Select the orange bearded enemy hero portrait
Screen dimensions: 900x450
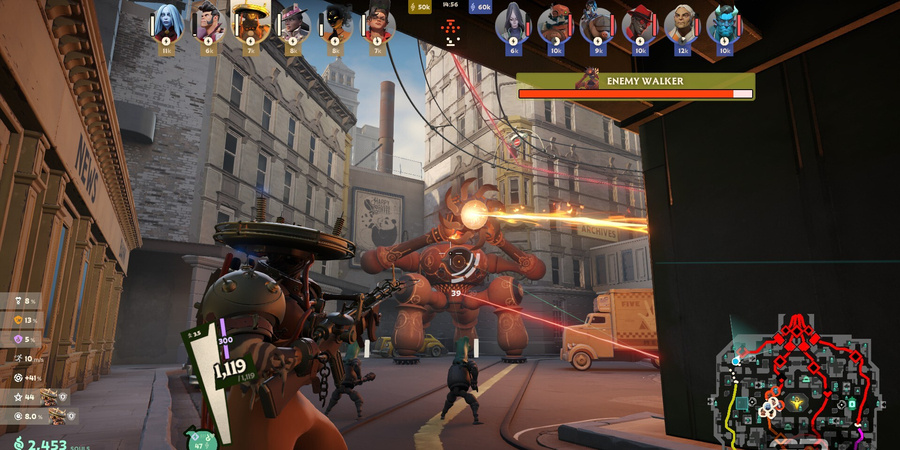[x=556, y=22]
